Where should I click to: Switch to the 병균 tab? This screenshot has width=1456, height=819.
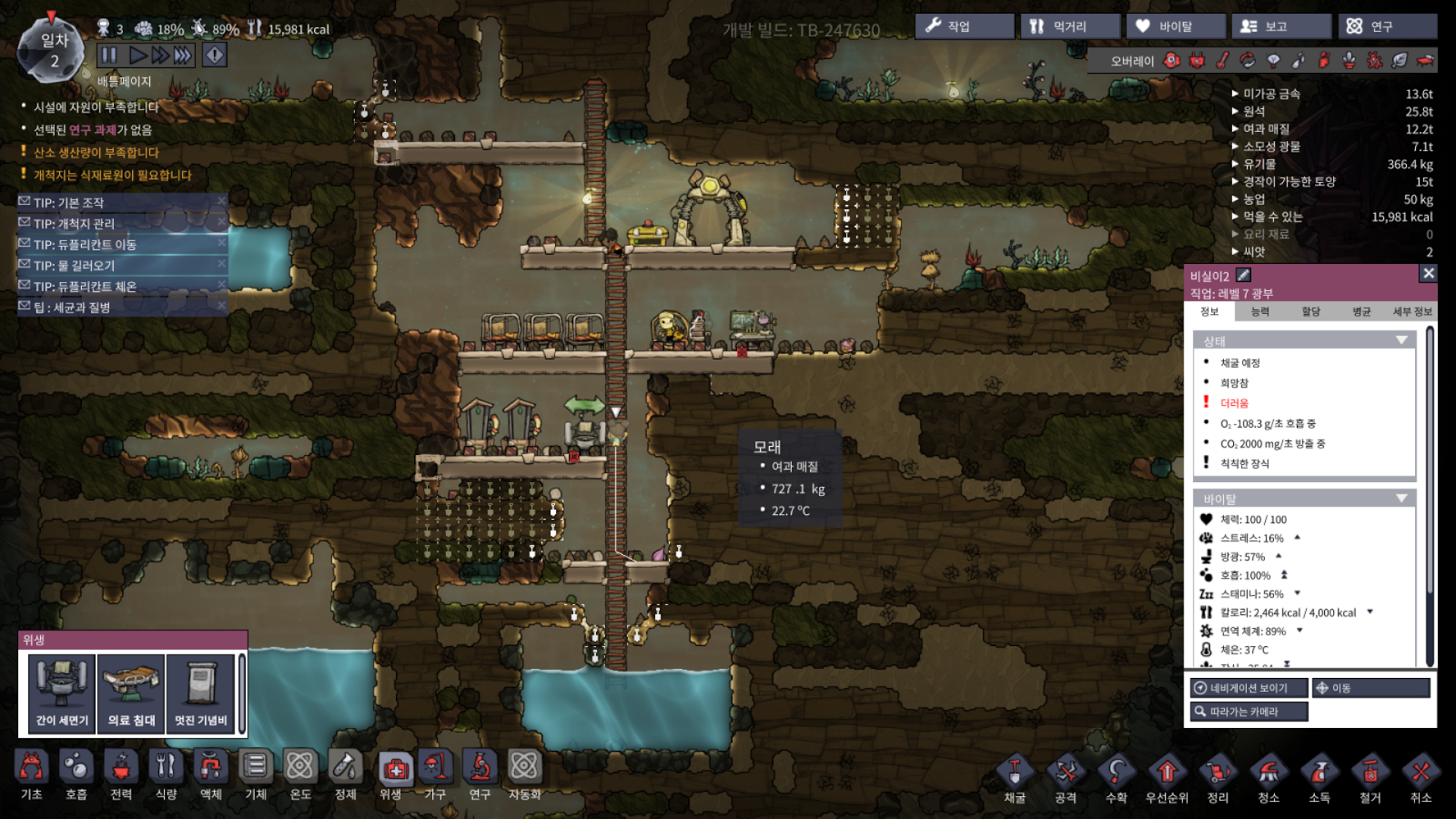pyautogui.click(x=1361, y=312)
